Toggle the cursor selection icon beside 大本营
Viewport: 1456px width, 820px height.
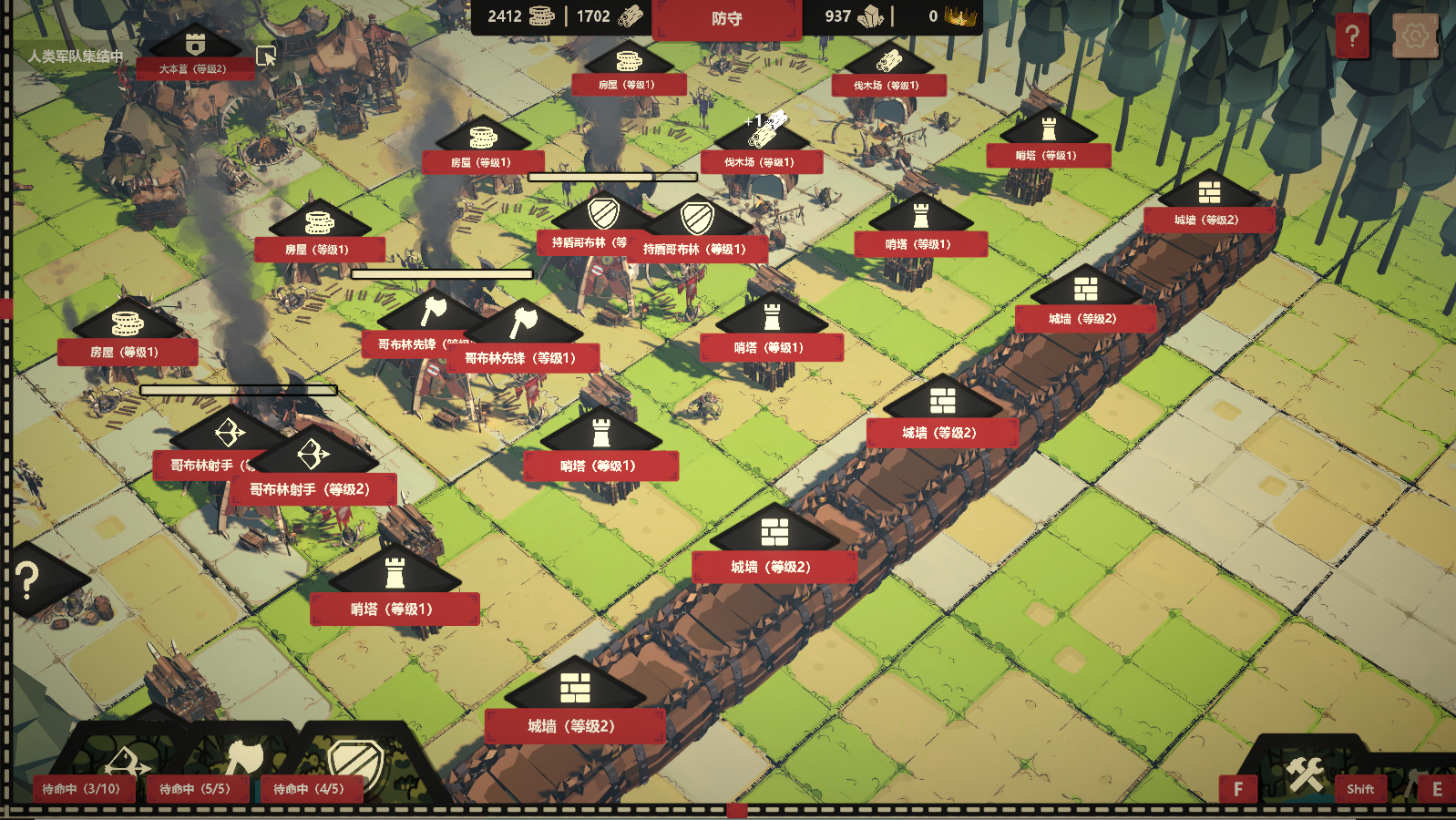(266, 56)
